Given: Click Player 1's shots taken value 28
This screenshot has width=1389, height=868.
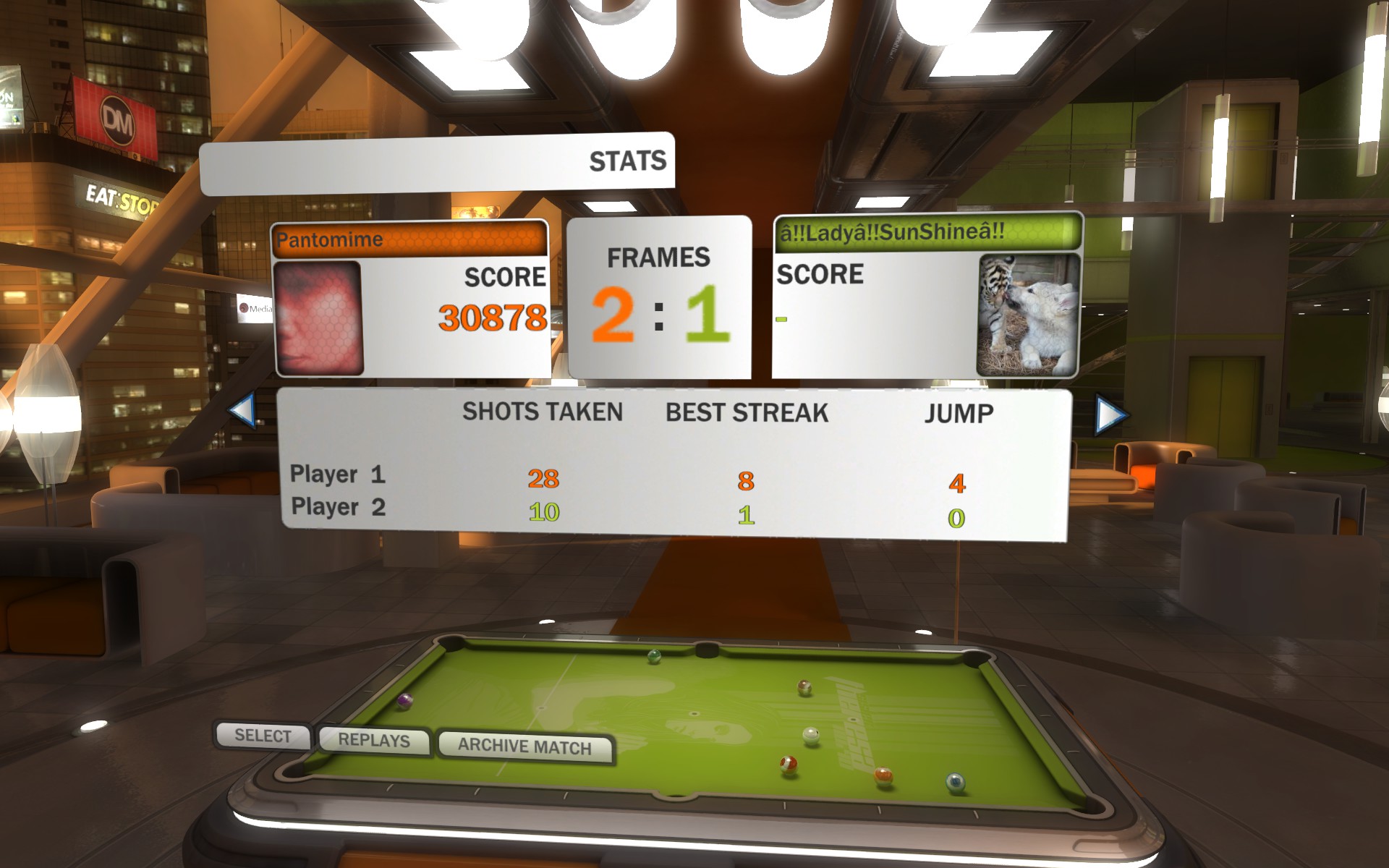Looking at the screenshot, I should pyautogui.click(x=546, y=477).
